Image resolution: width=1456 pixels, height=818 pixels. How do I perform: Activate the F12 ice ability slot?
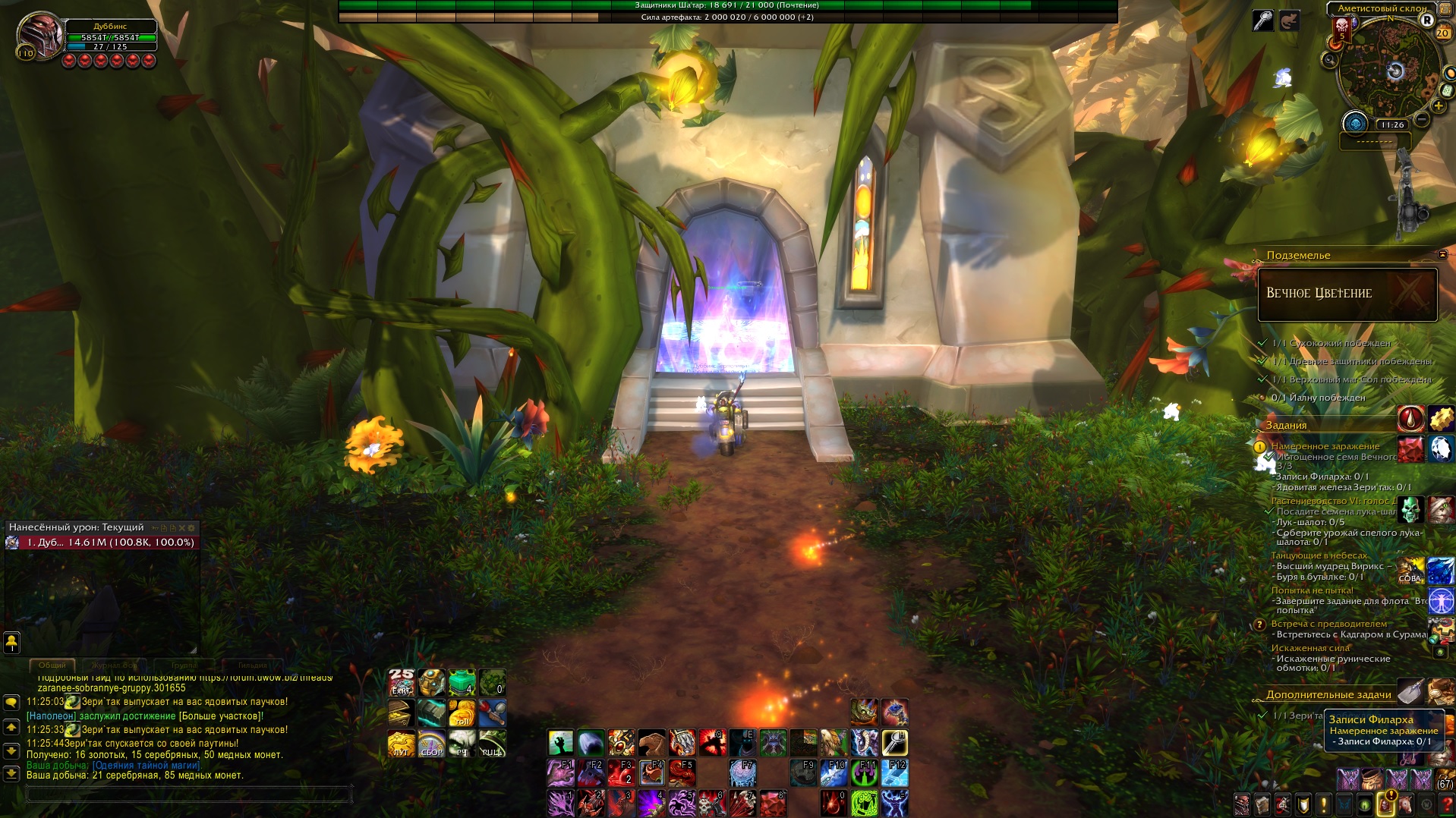(x=894, y=773)
